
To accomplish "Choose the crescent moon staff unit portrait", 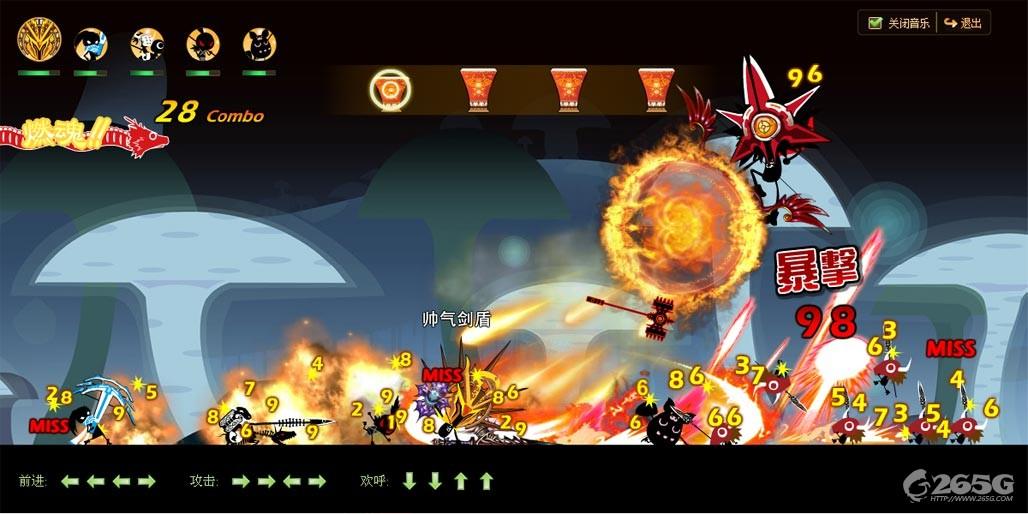I will pyautogui.click(x=147, y=44).
